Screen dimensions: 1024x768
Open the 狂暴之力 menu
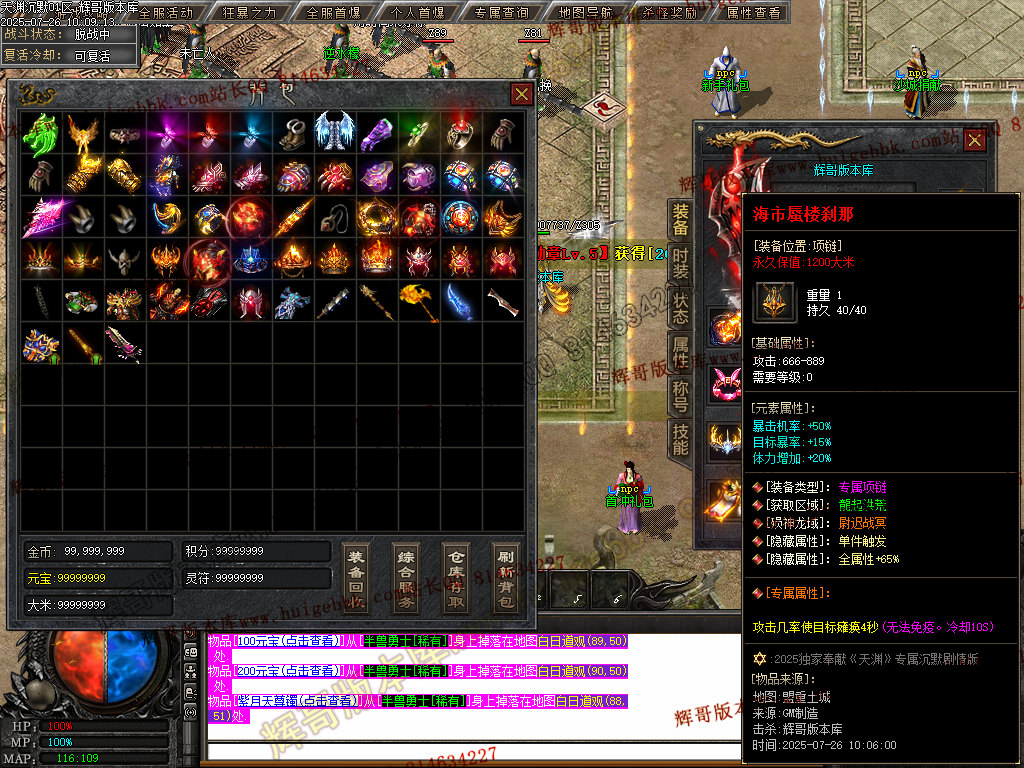pos(249,13)
